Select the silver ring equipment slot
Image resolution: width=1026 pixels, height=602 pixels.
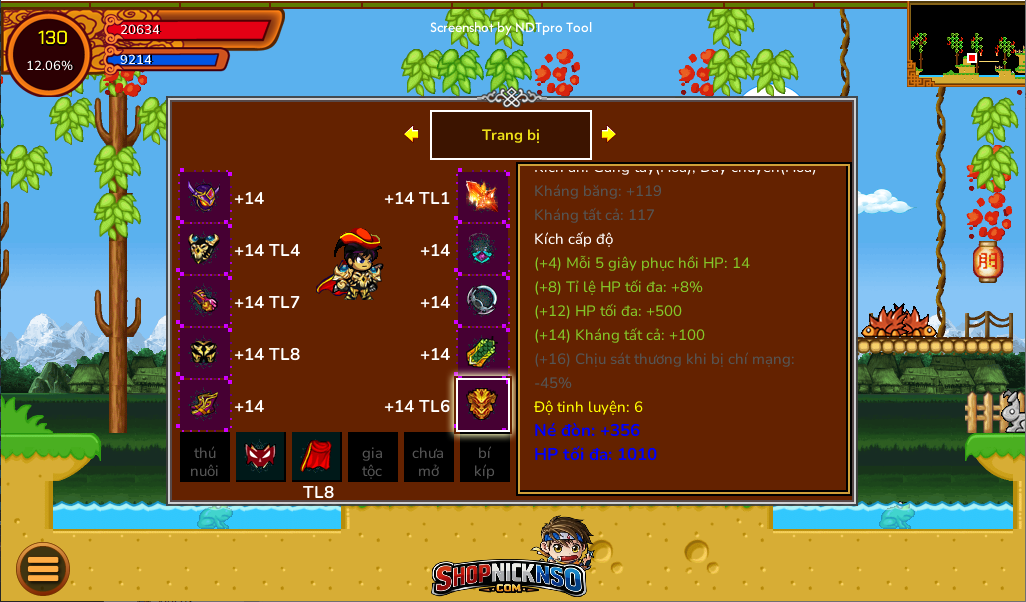click(483, 301)
